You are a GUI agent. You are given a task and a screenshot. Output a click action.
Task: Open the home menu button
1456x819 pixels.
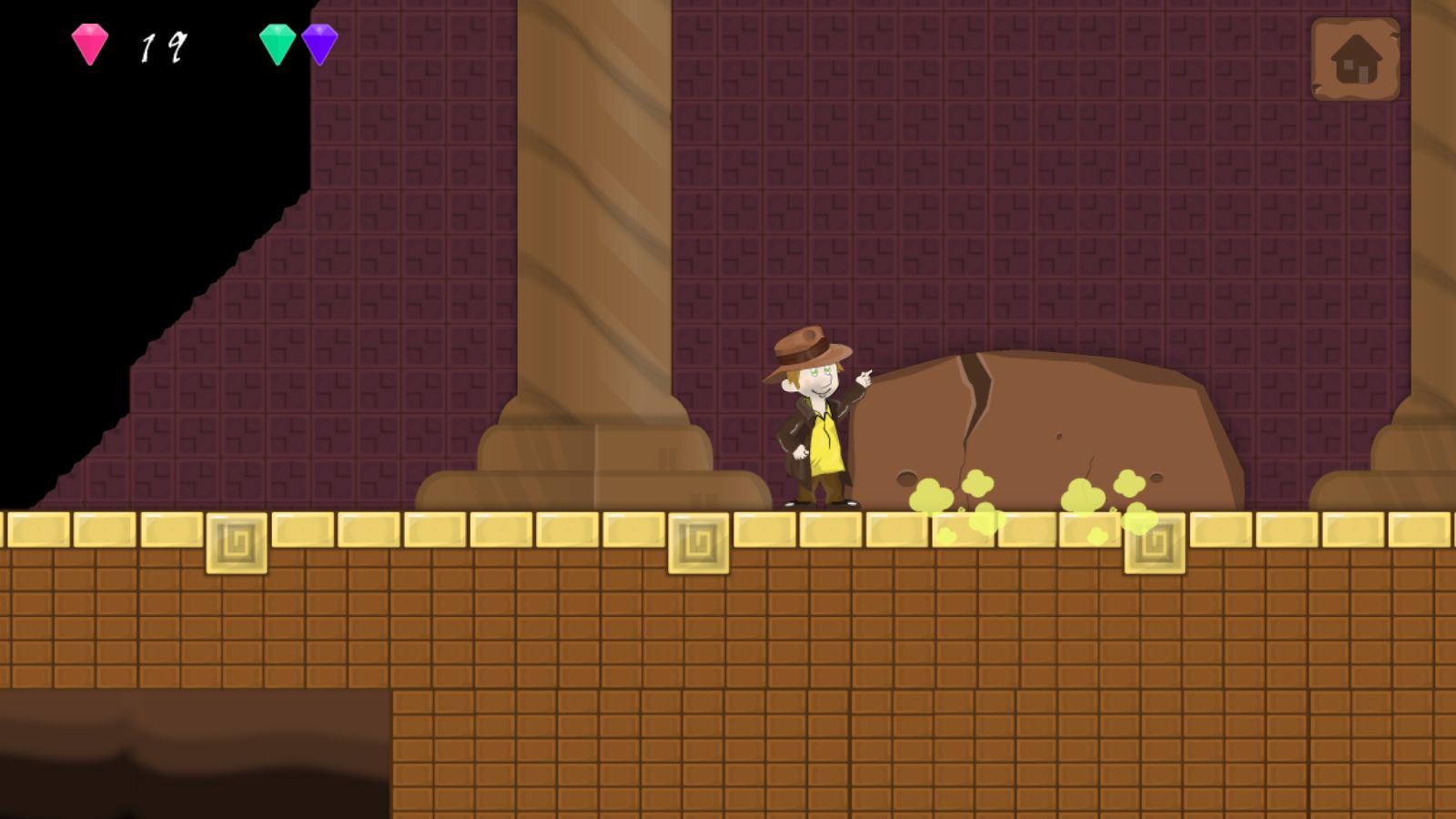1355,59
